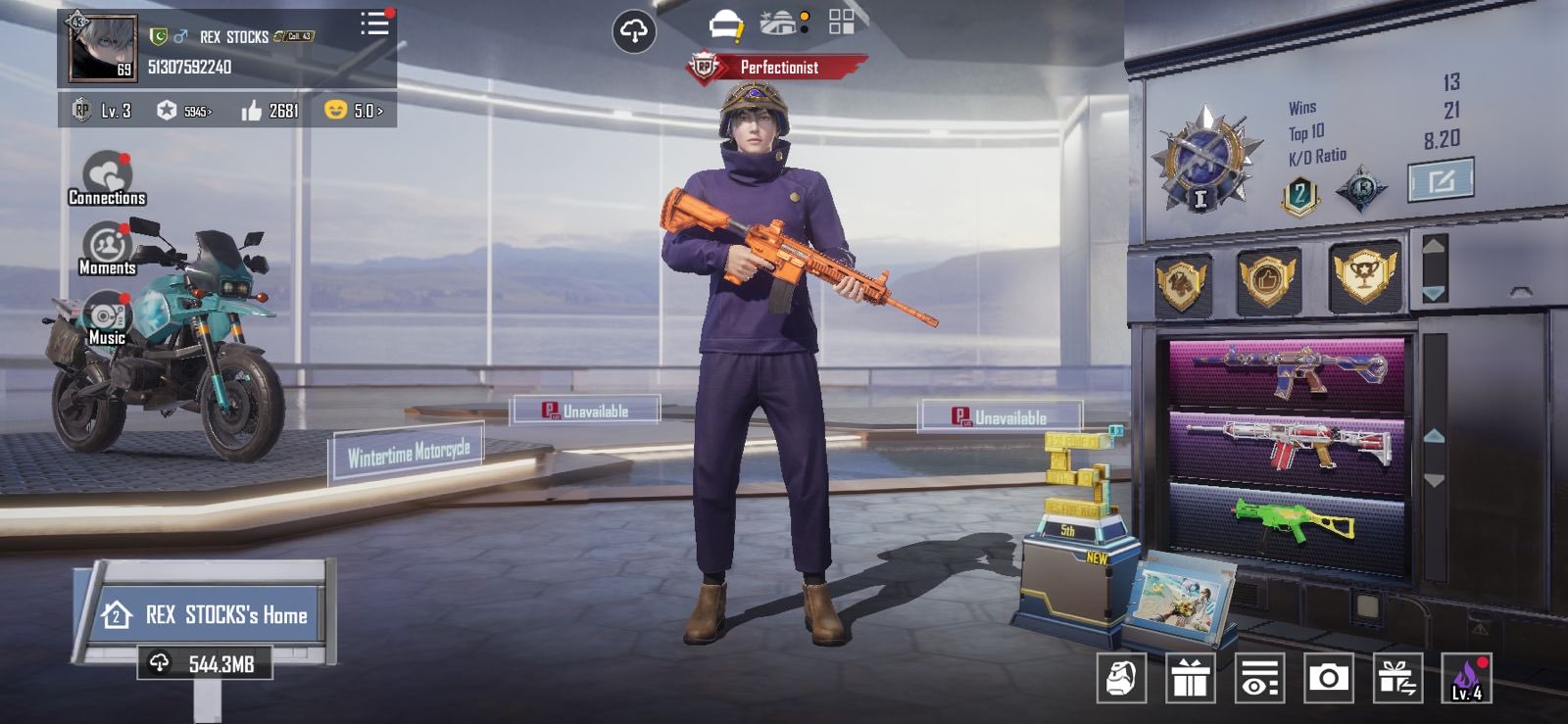Click the edit button next to the K/D ratio
Viewport: 1568px width, 724px height.
(1440, 181)
